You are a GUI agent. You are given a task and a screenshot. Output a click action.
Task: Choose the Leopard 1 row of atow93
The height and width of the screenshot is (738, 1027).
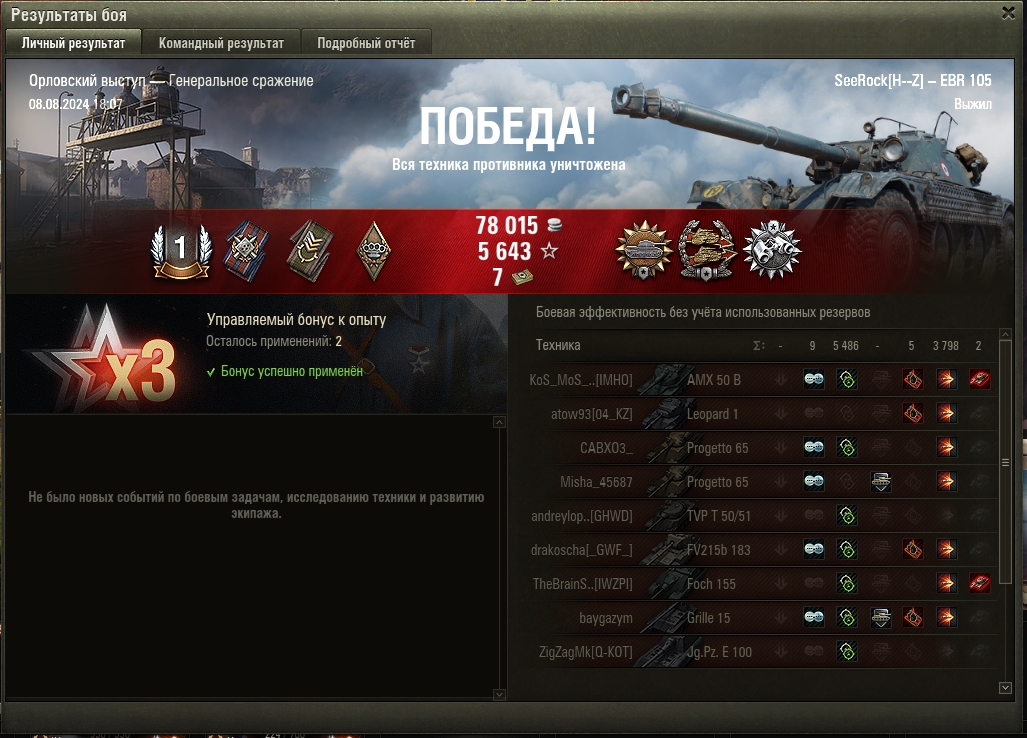point(713,414)
